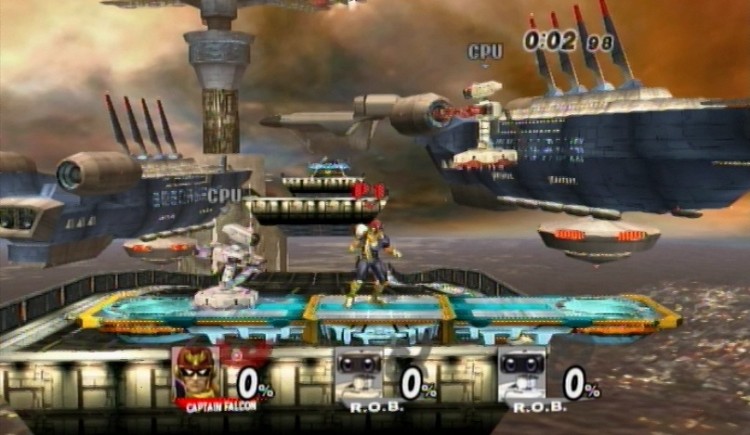Click the Captain Falcon character portrait

[x=195, y=373]
